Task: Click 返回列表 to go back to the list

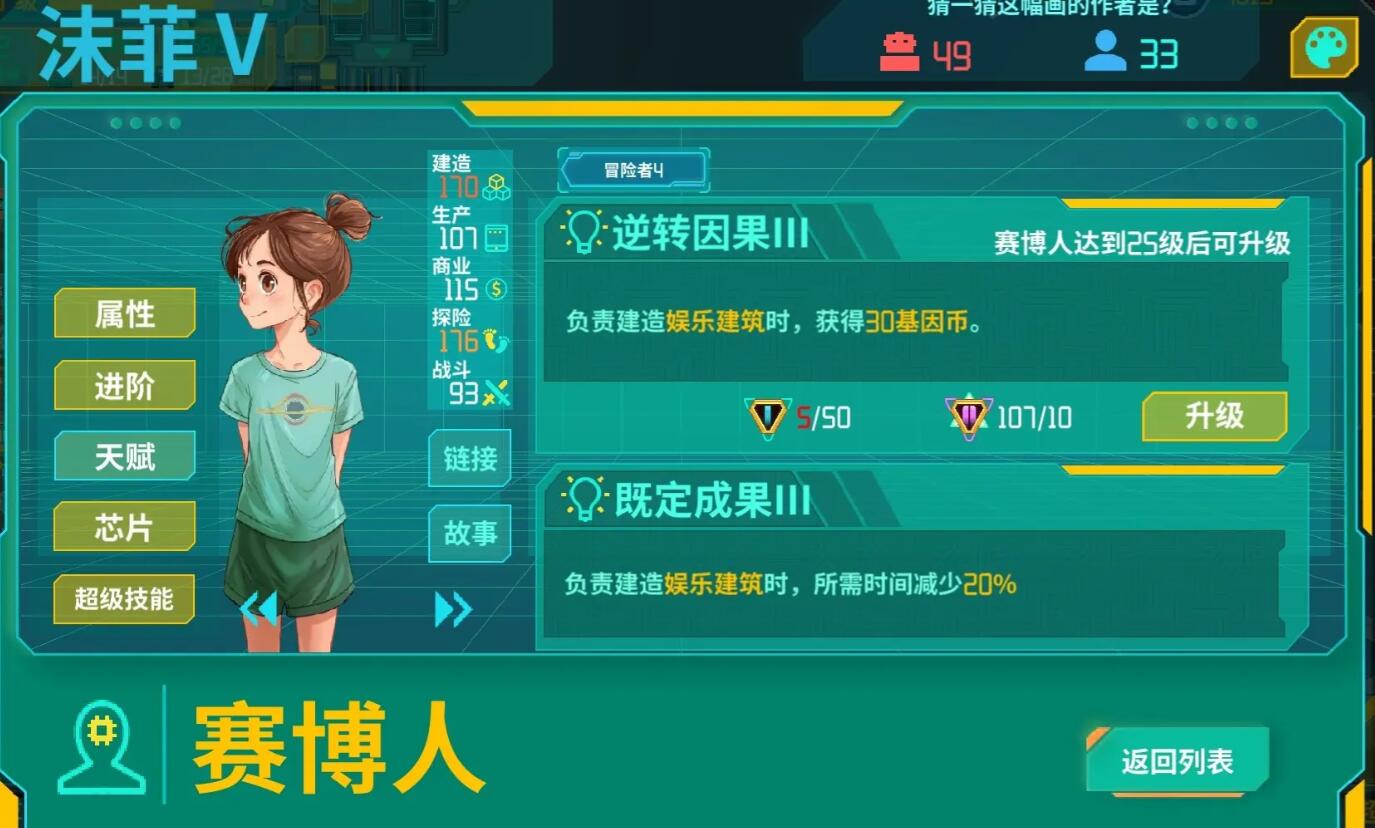Action: 1176,760
